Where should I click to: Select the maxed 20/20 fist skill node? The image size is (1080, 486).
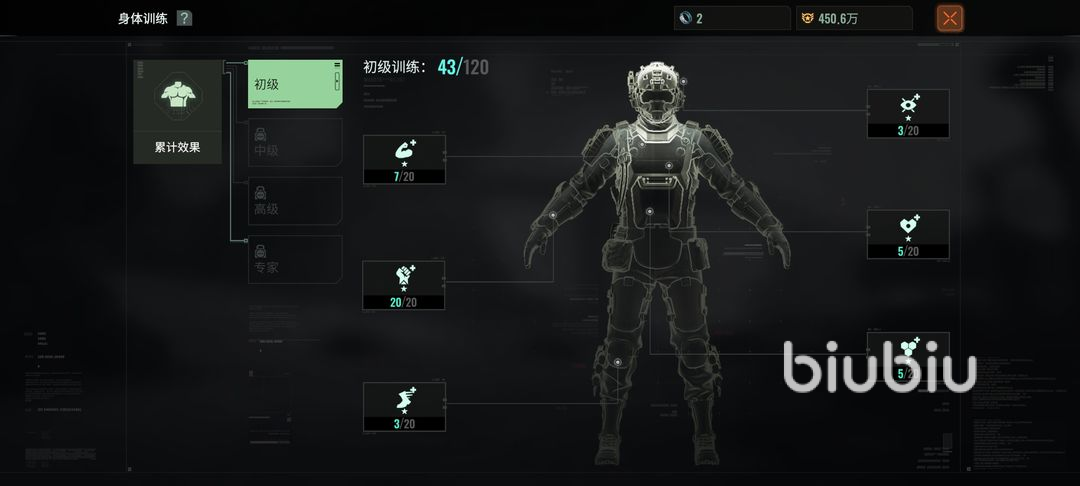click(x=404, y=285)
